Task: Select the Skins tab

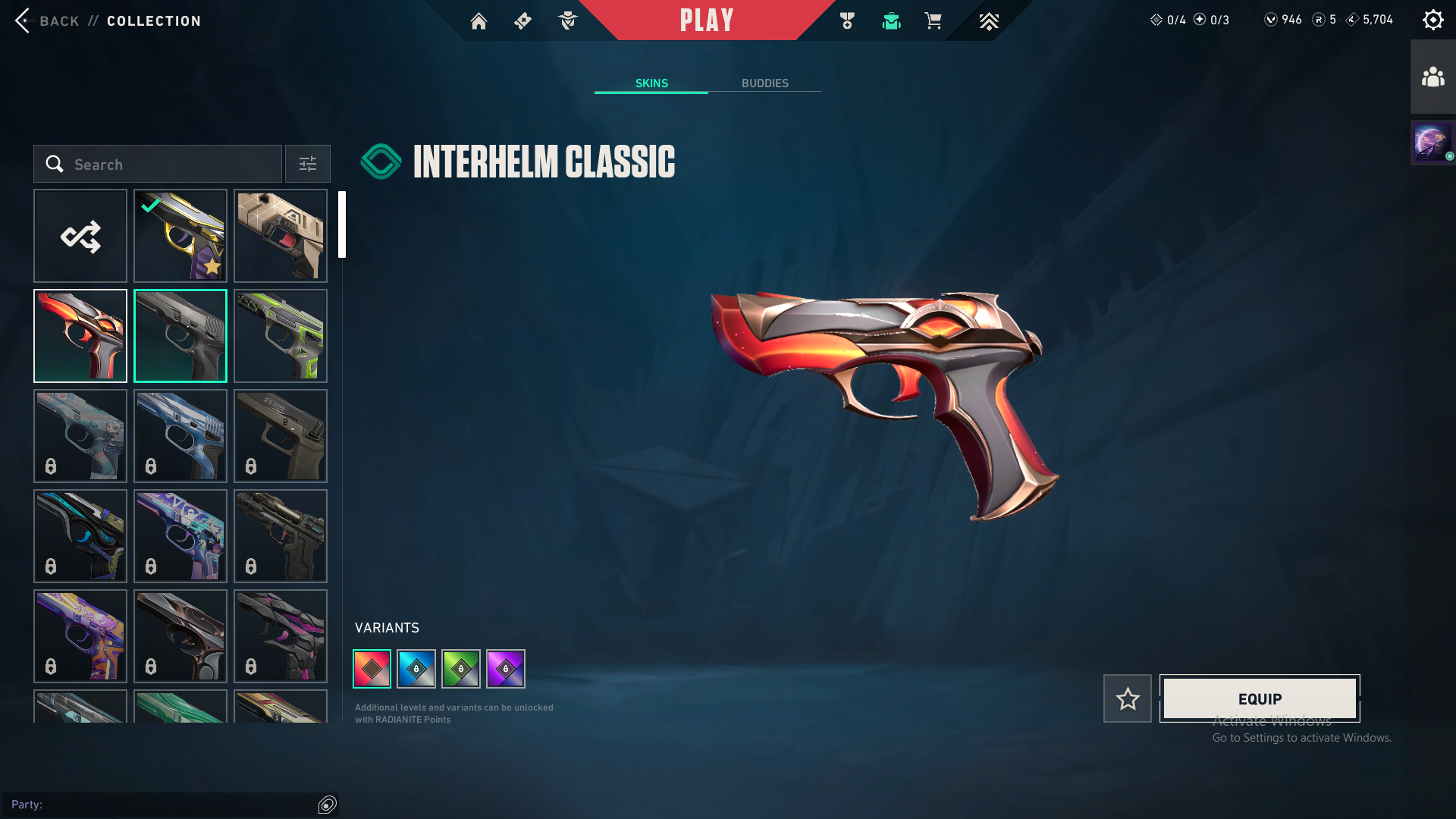Action: click(x=651, y=83)
